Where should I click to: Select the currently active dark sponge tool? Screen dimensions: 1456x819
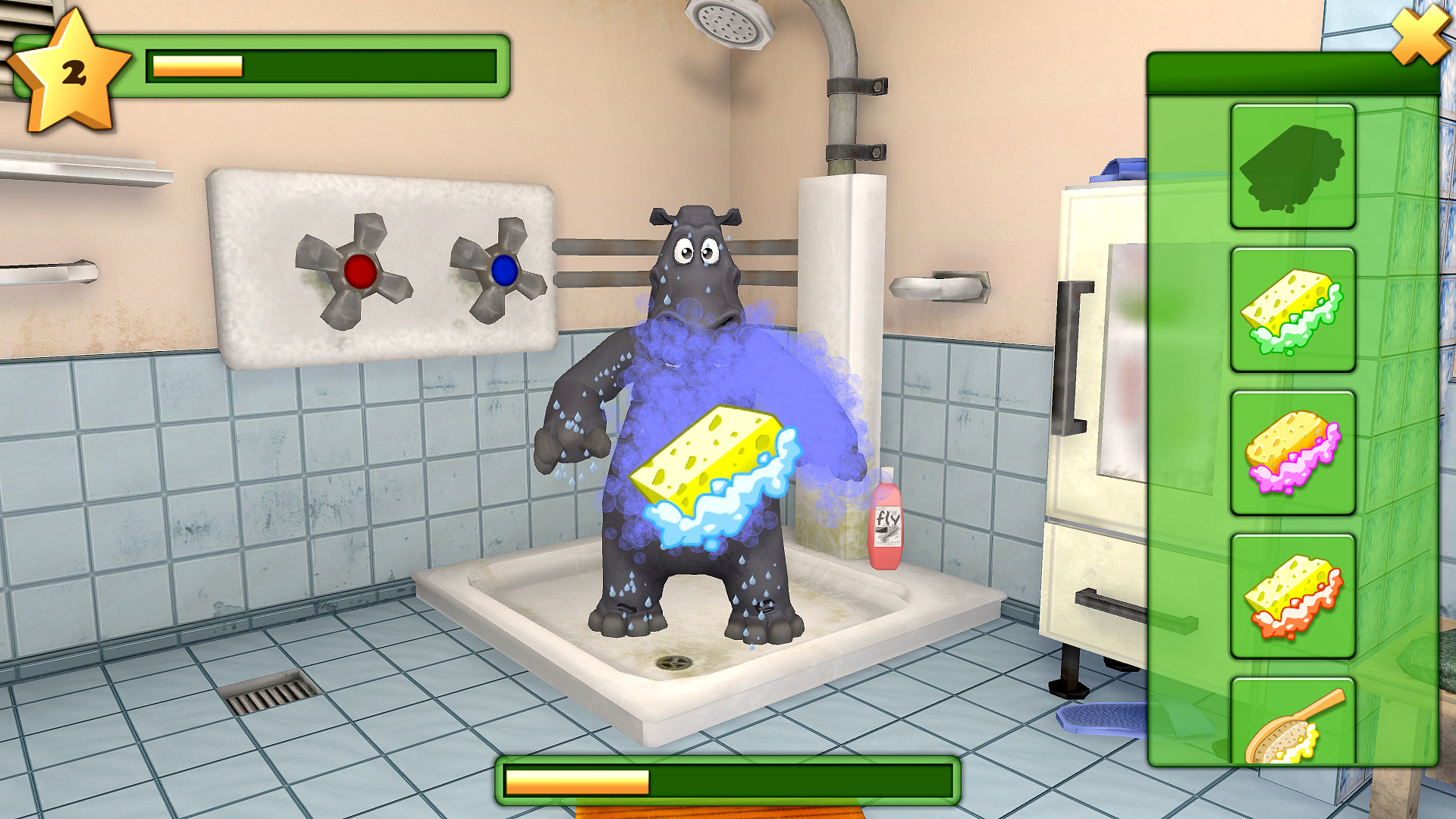[1293, 168]
